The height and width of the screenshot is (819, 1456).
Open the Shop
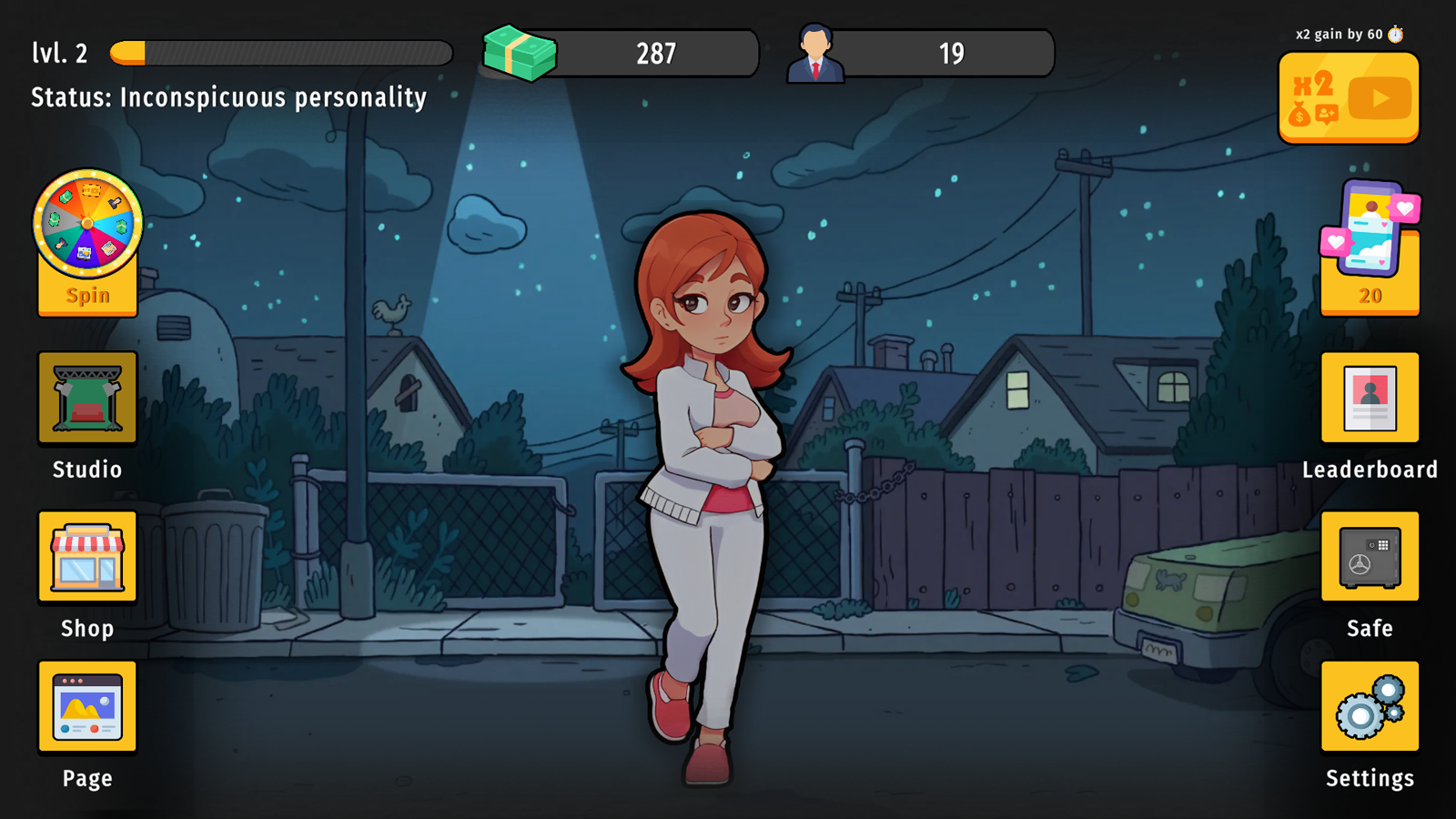click(x=86, y=559)
